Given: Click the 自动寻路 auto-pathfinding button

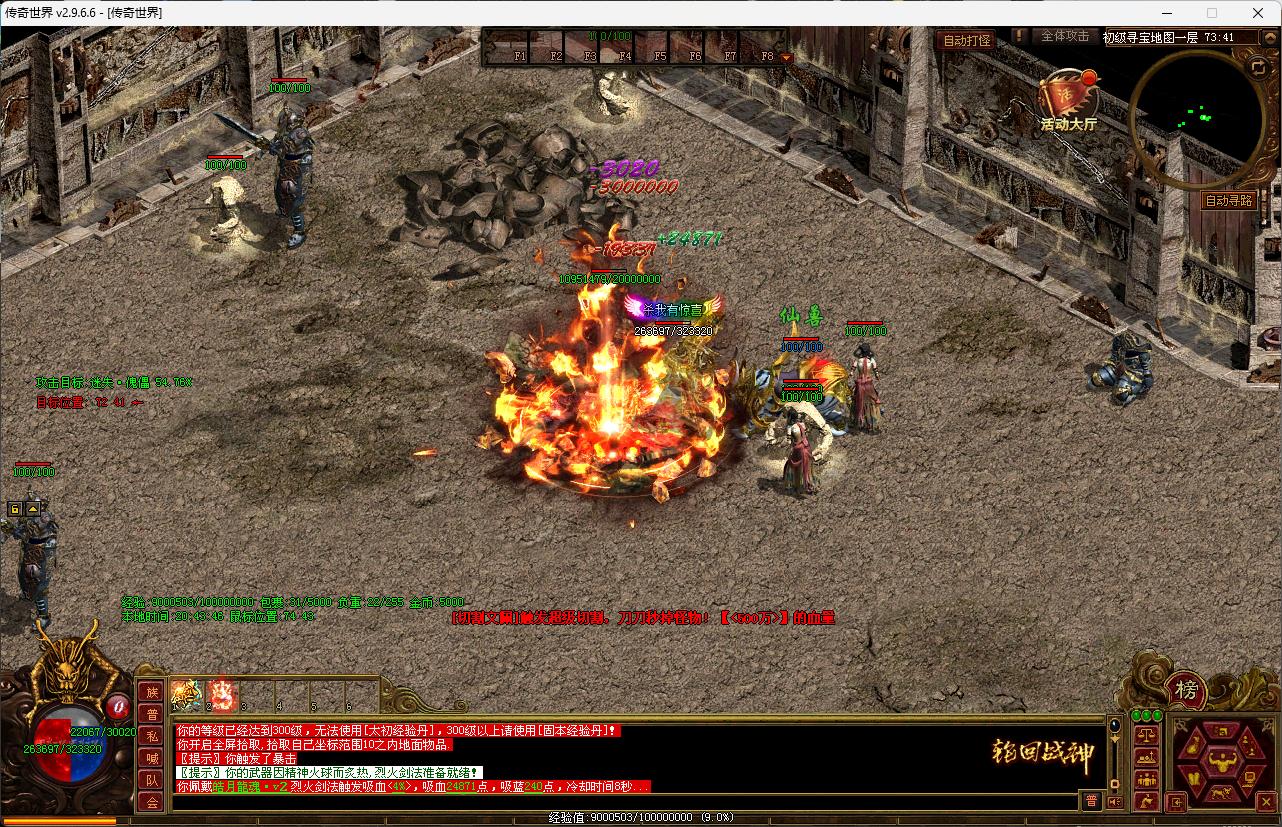Looking at the screenshot, I should (x=1229, y=200).
